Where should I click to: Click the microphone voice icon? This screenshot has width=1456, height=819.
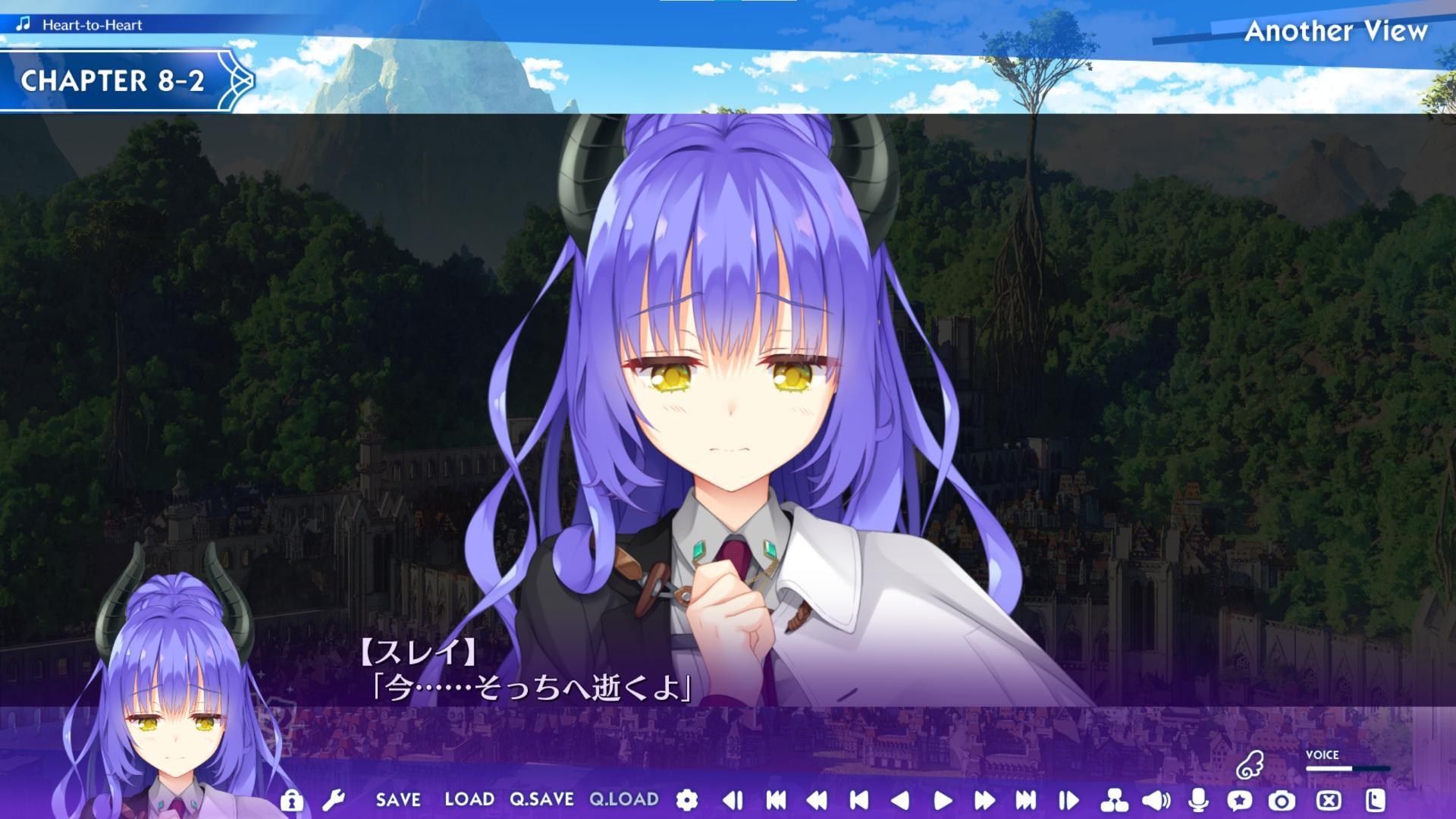(1198, 799)
